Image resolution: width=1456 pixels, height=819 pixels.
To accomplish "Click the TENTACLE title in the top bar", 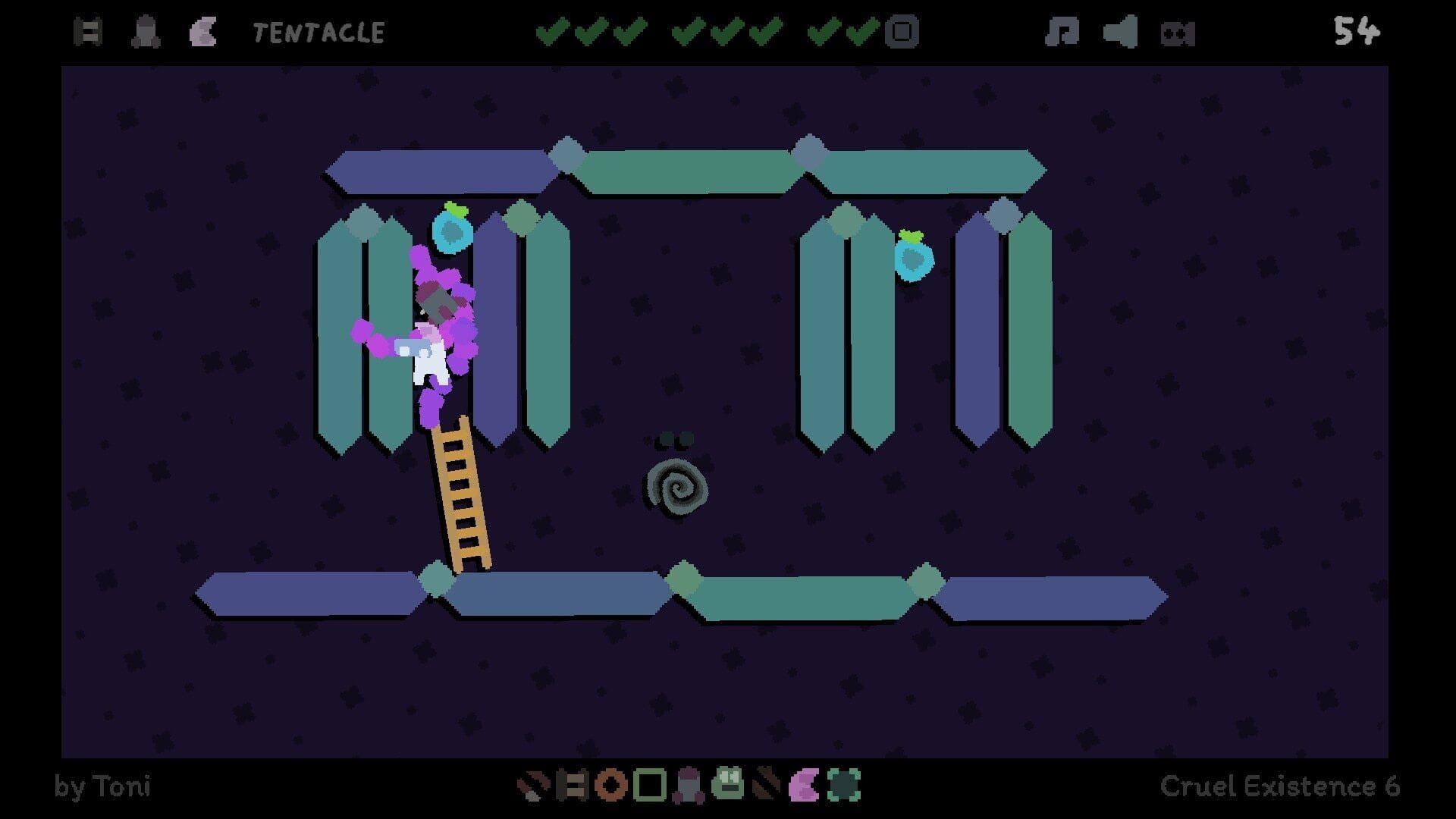I will 318,32.
